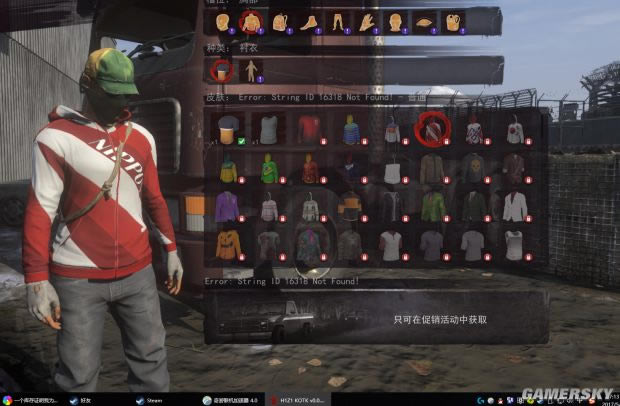Select the head body-part category icon
The height and width of the screenshot is (406, 620).
click(222, 21)
